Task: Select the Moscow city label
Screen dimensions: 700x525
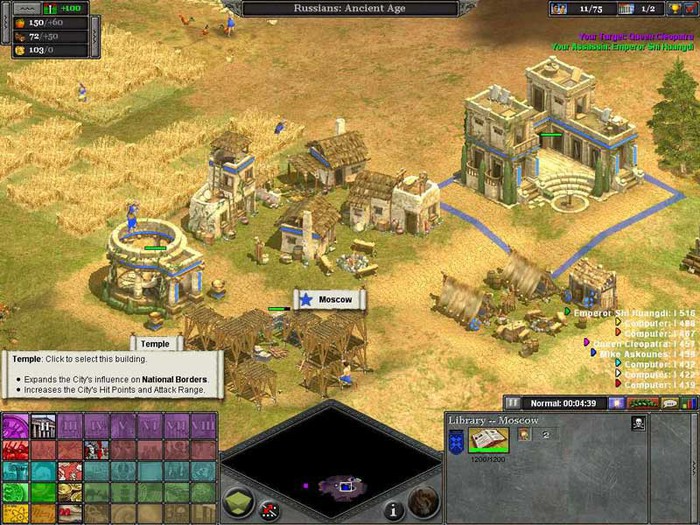Action: click(330, 300)
